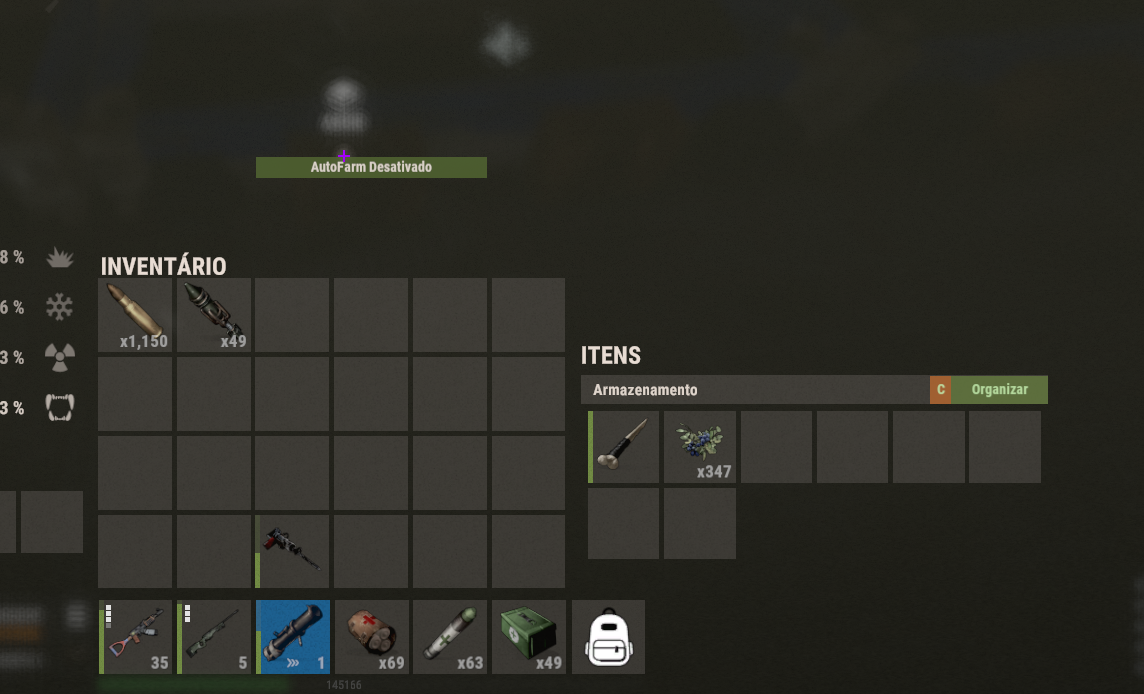Viewport: 1144px width, 694px height.
Task: Click the highlighted rocket launcher slot
Action: (x=293, y=637)
